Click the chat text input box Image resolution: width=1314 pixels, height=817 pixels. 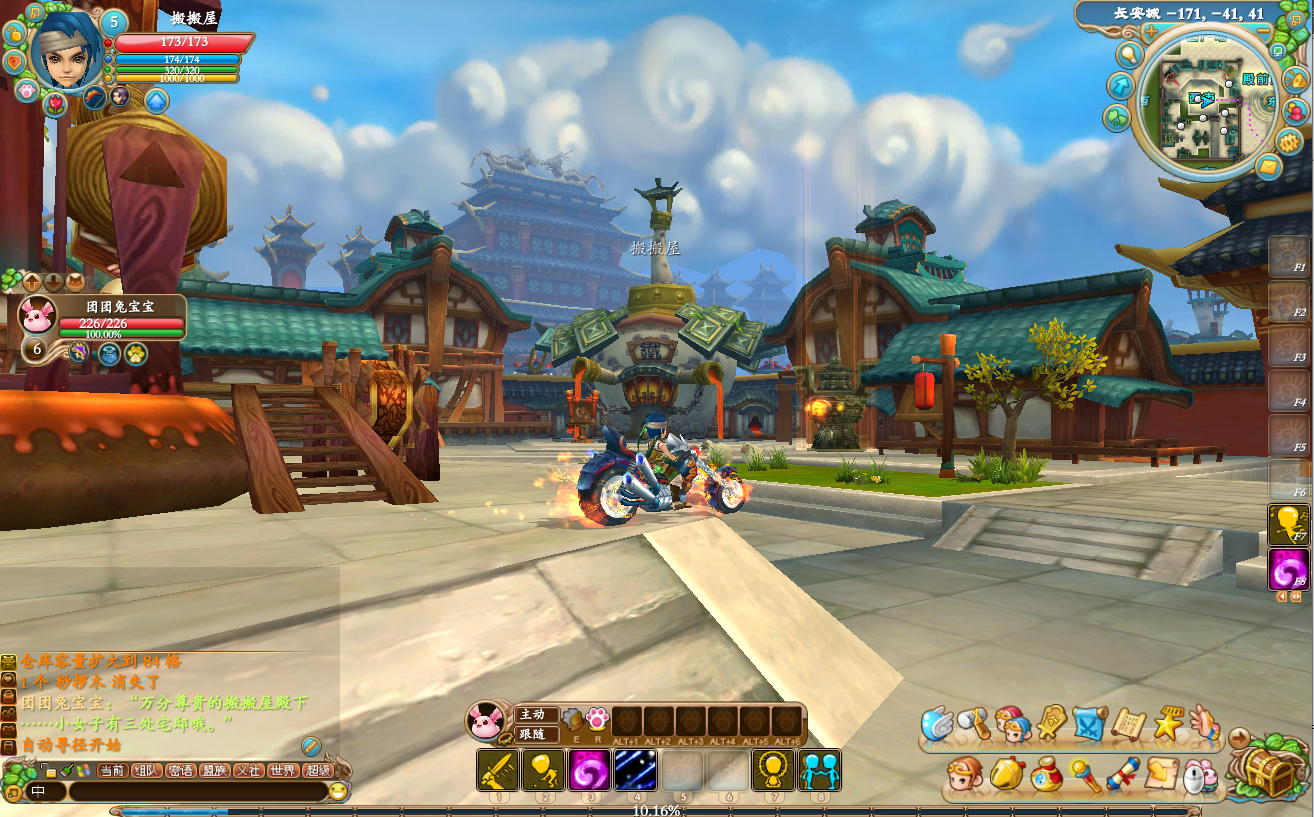[x=195, y=792]
